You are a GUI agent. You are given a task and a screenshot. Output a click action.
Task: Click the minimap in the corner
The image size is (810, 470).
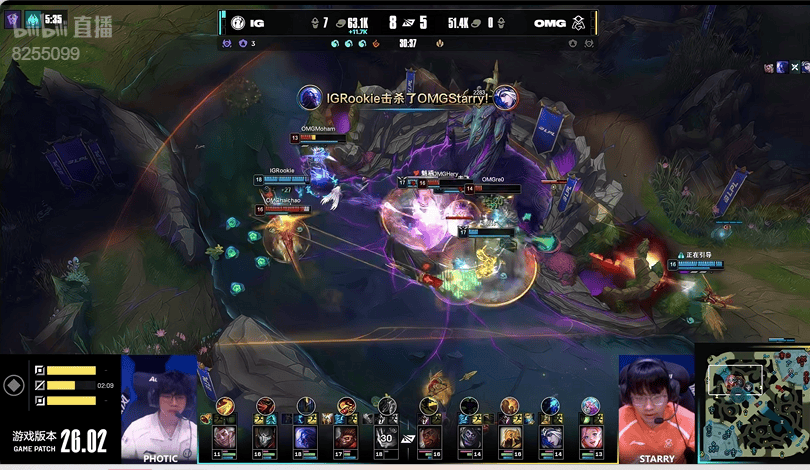[x=753, y=408]
